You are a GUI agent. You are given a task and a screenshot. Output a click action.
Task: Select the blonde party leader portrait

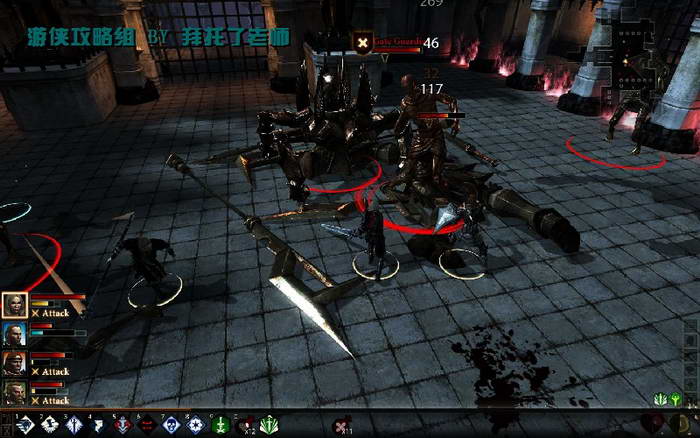[x=14, y=305]
